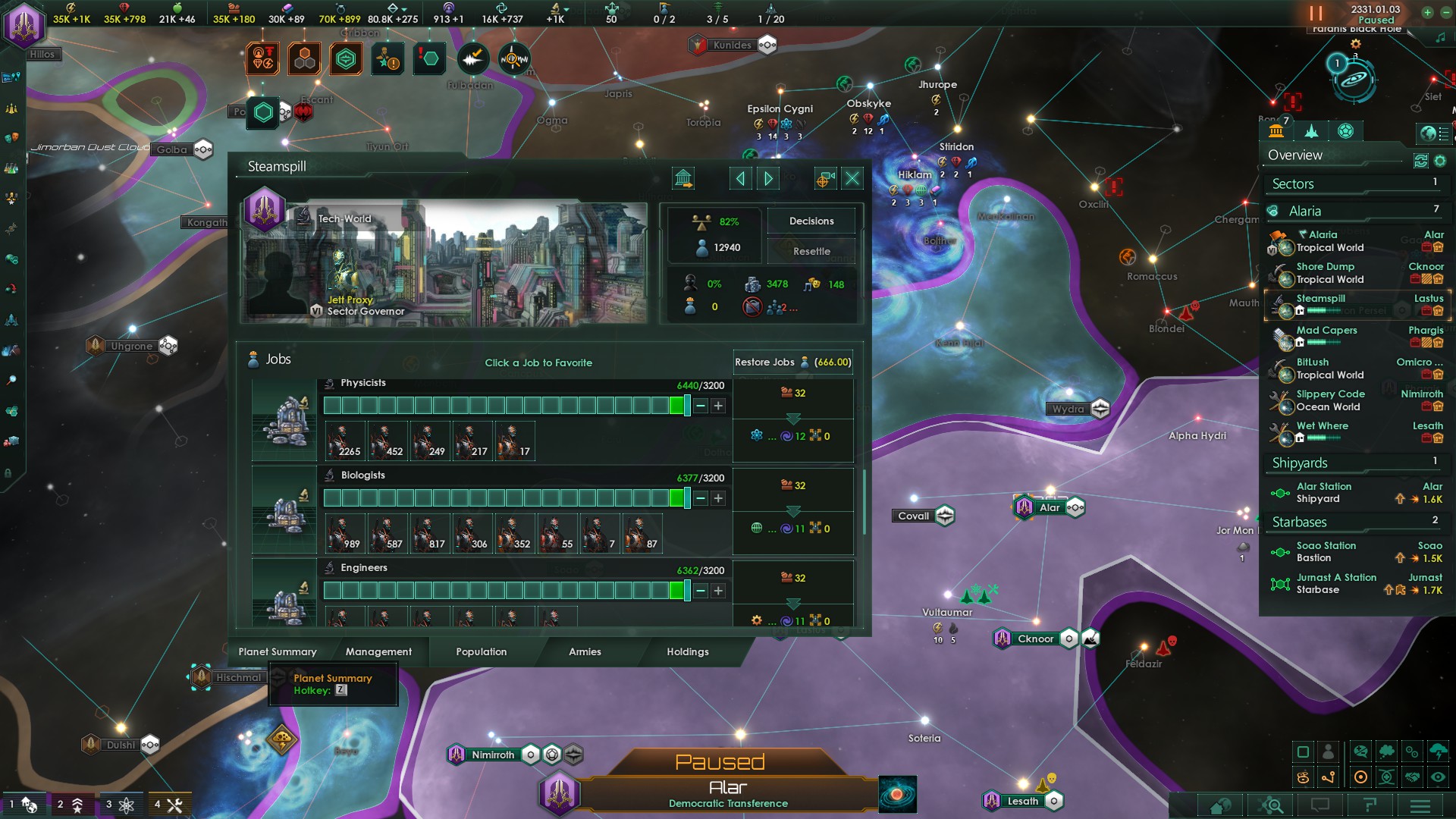Click the camera icon to zoom to Steamspill
Viewport: 1456px width, 819px height.
tap(827, 177)
